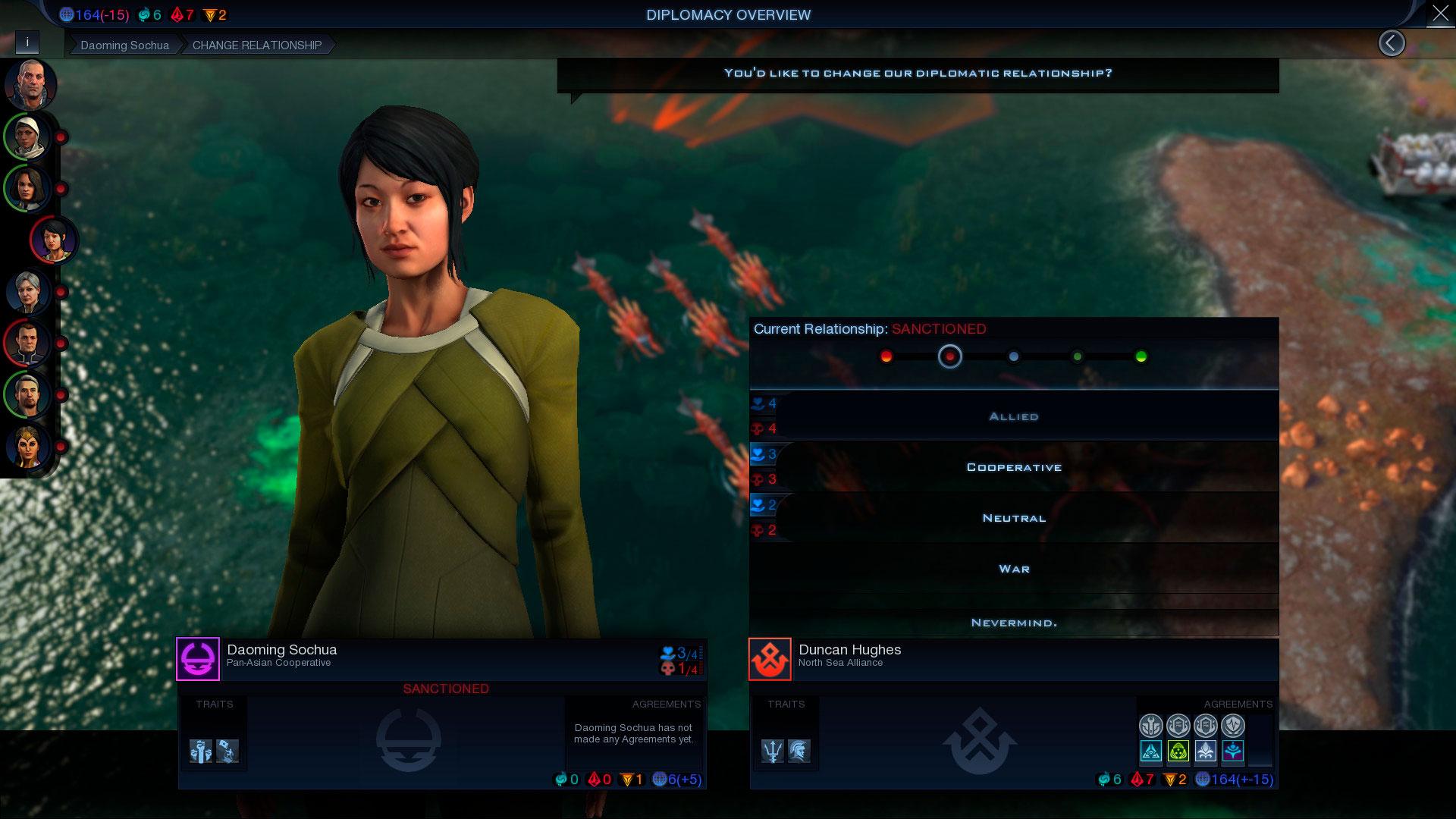Click the Daoming Sochua breadcrumb
Viewport: 1456px width, 819px height.
point(124,45)
